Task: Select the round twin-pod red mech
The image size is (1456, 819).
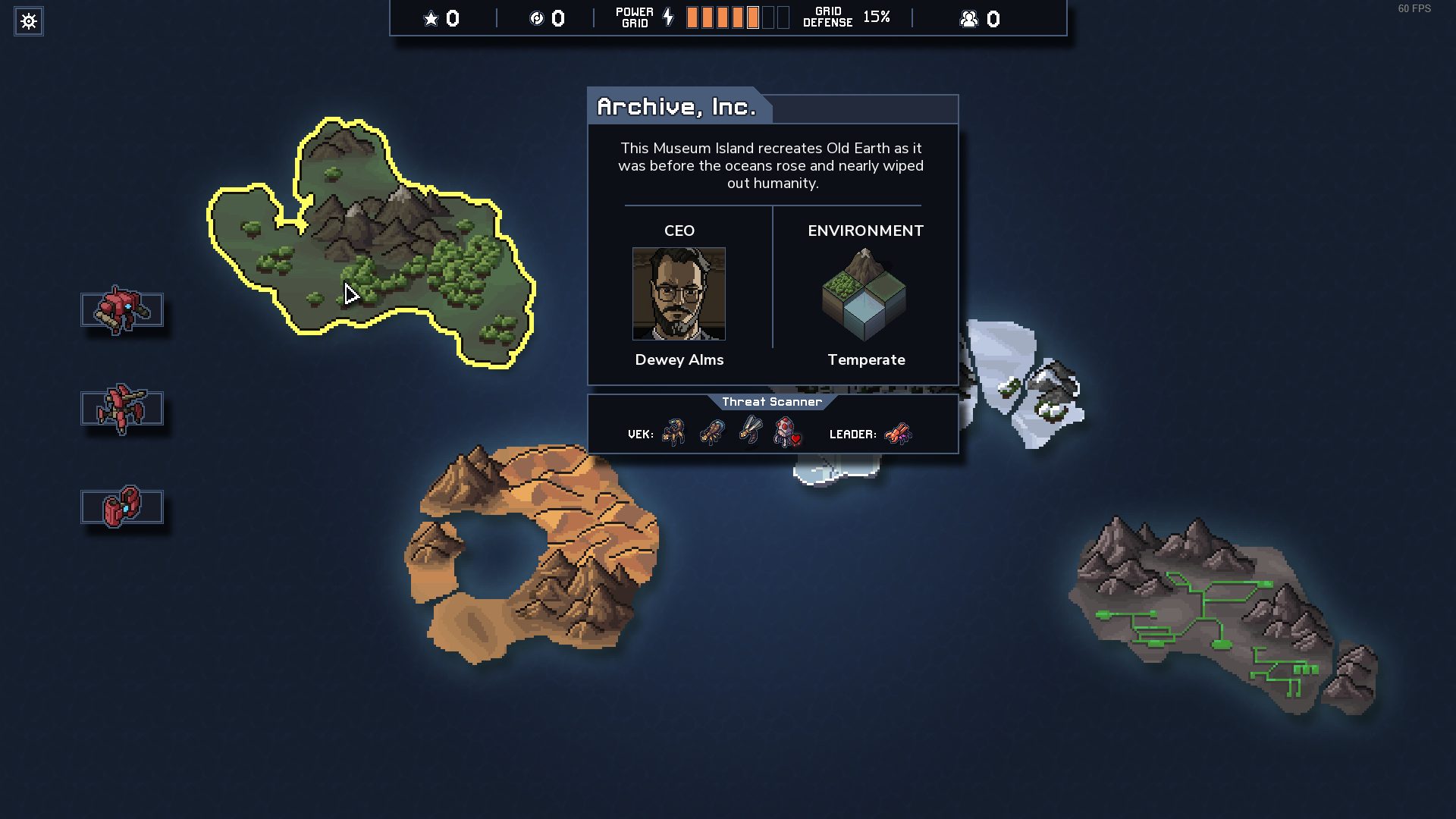Action: point(122,507)
